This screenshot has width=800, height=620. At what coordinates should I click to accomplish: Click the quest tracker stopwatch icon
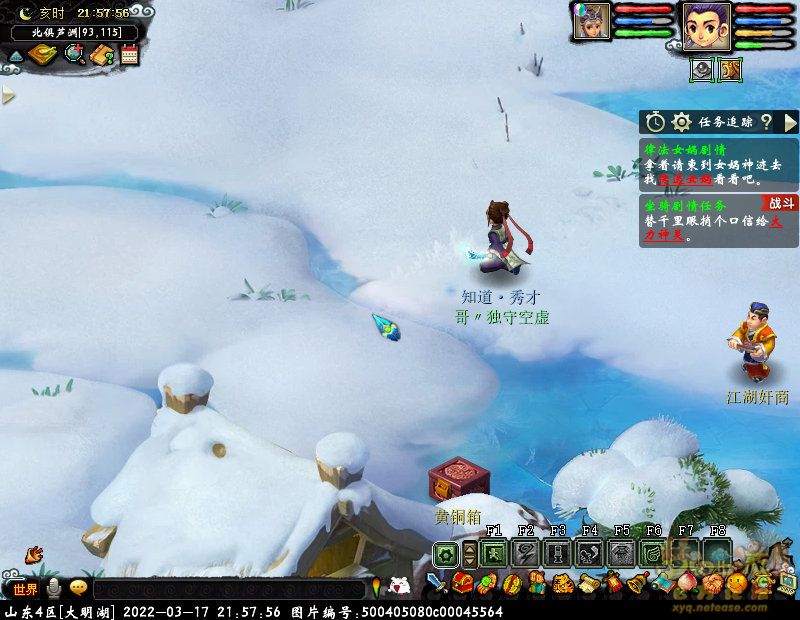click(x=655, y=122)
